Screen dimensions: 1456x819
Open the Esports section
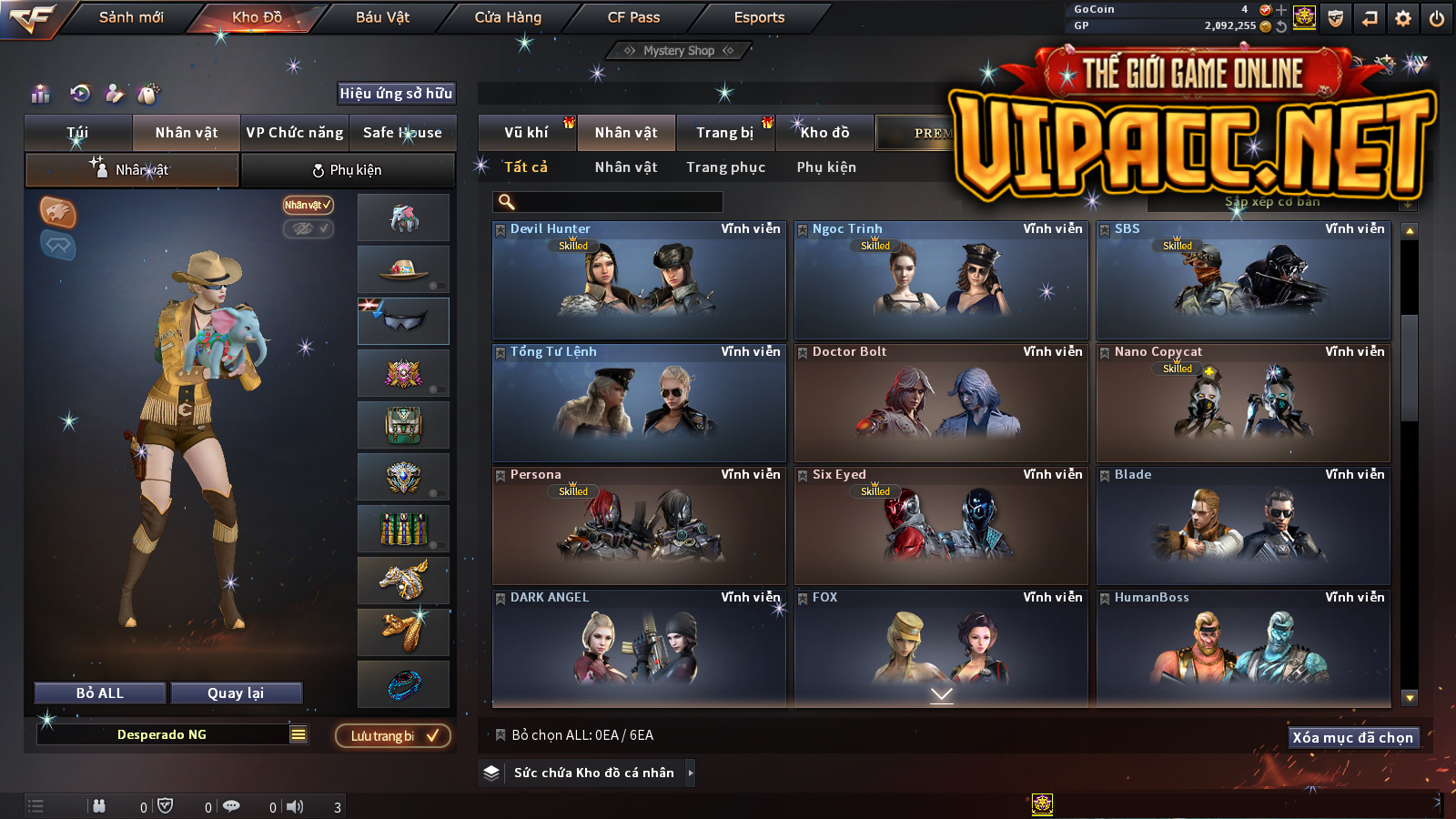759,17
